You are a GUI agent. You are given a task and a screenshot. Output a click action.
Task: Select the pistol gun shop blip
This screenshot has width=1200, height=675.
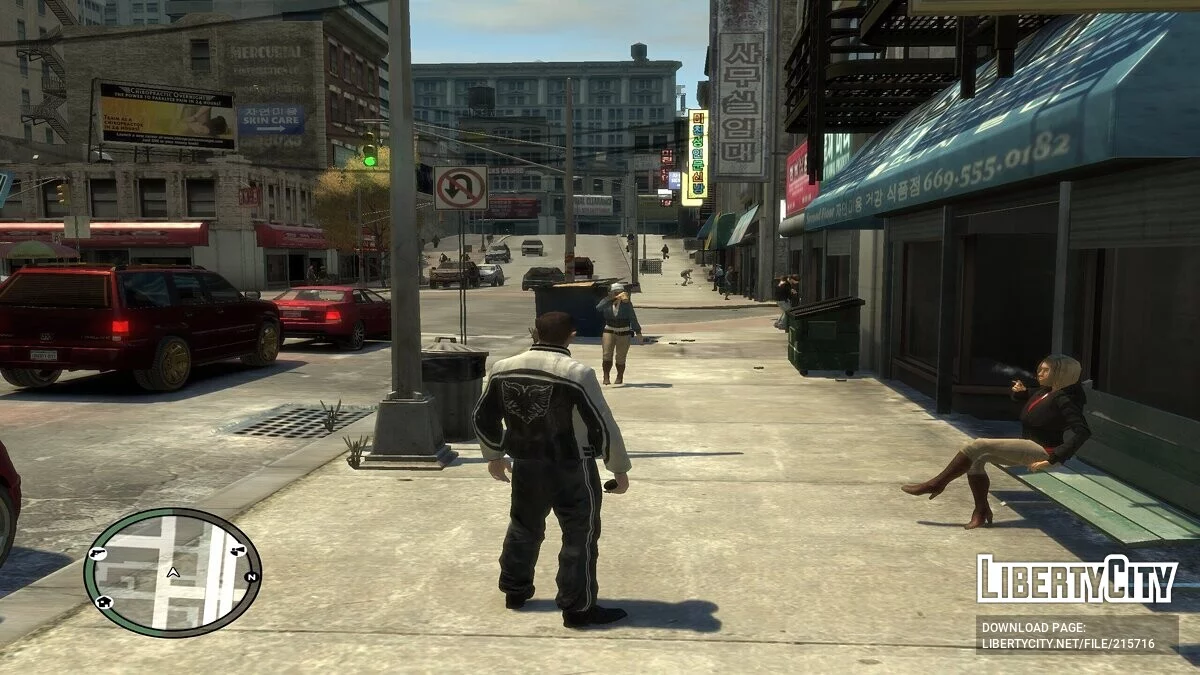97,552
